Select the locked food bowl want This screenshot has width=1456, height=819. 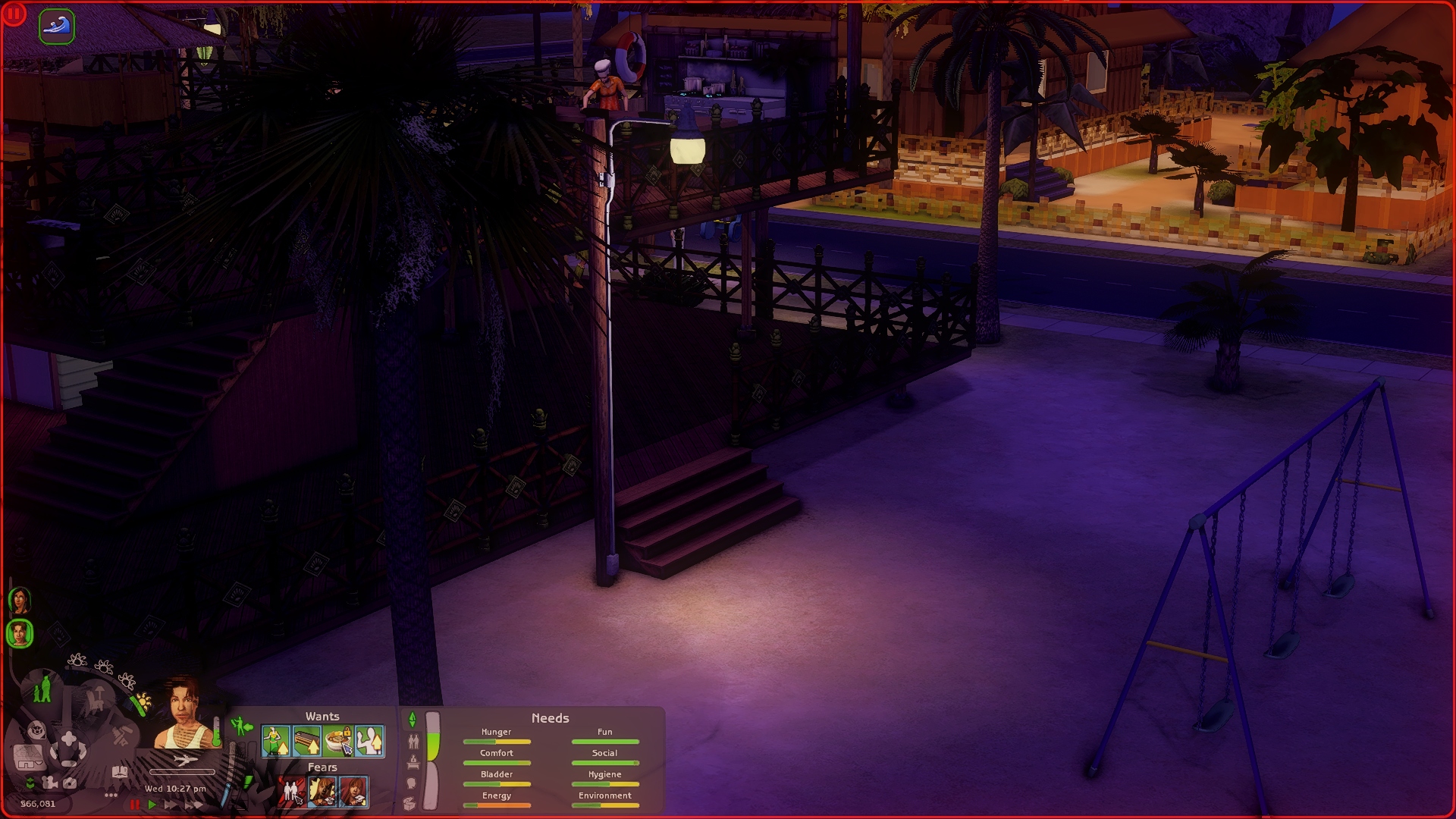coord(338,741)
